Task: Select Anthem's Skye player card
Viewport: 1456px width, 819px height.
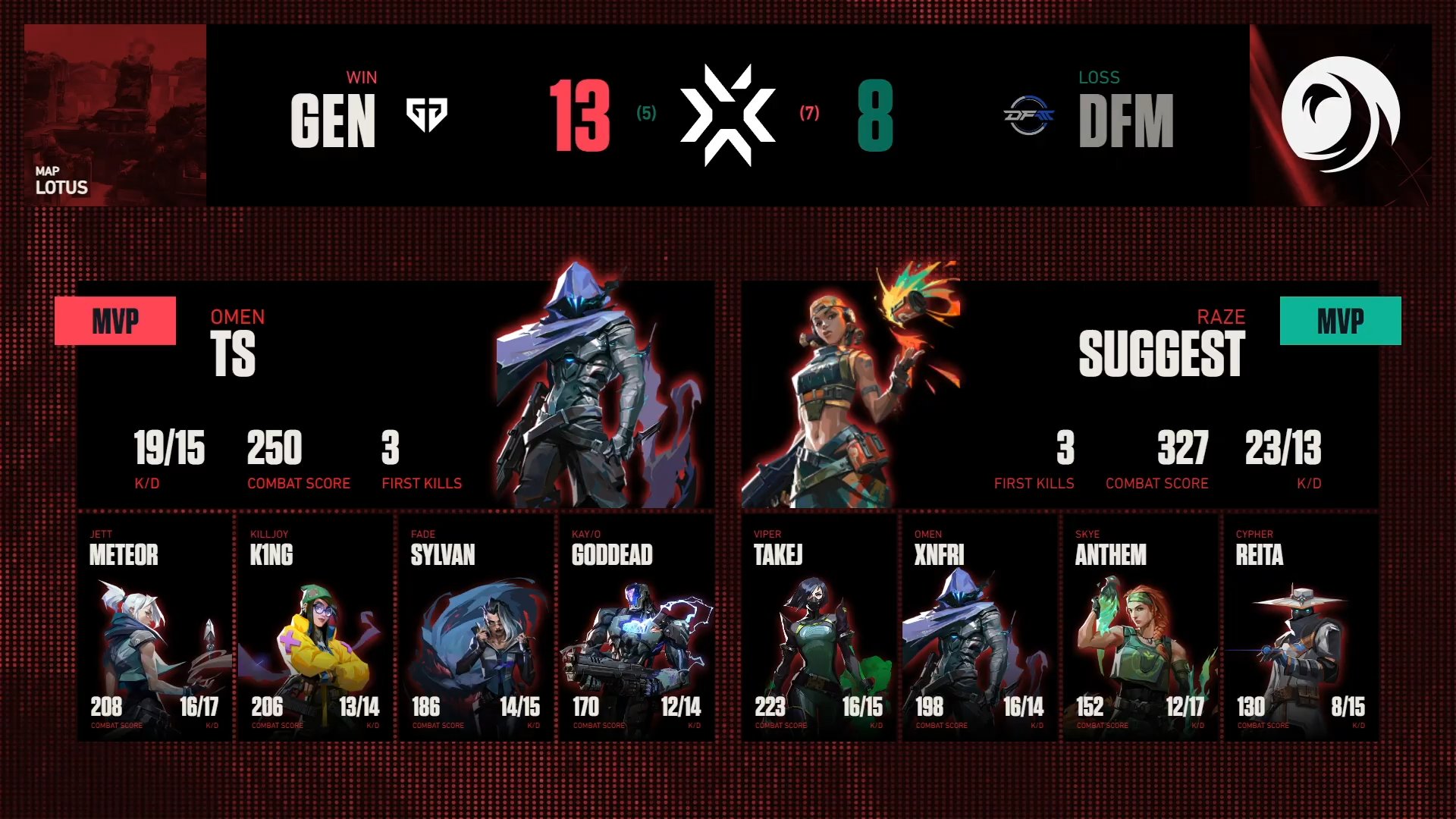Action: tap(1141, 628)
